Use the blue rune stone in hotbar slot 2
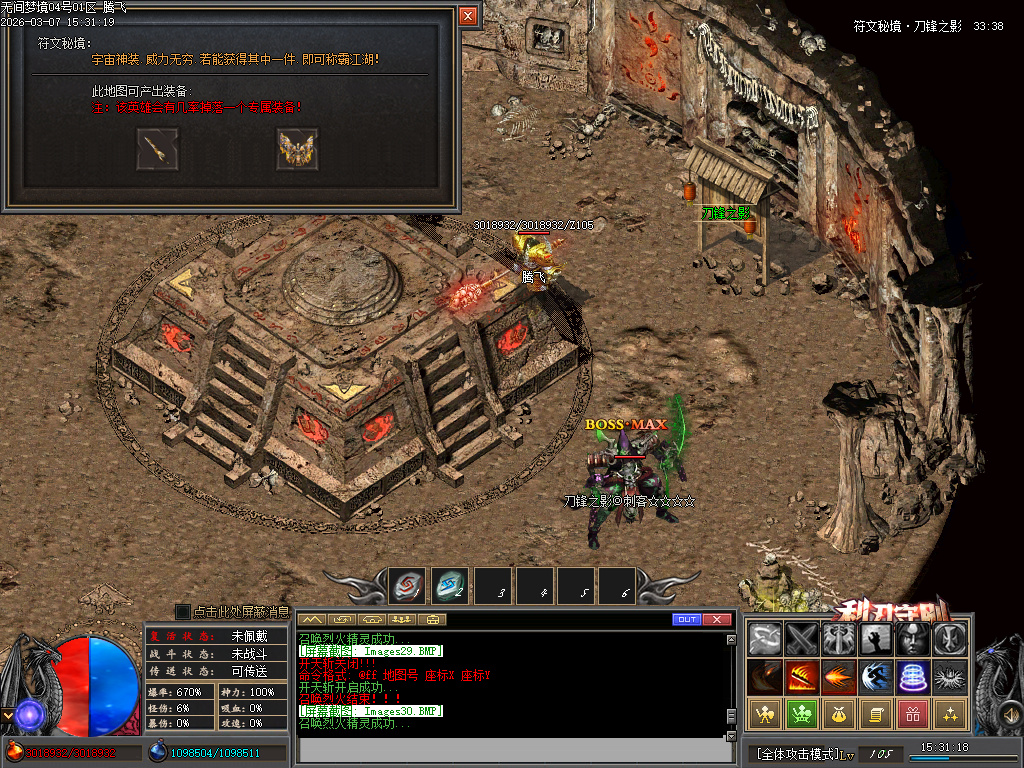This screenshot has height=768, width=1024. (449, 586)
